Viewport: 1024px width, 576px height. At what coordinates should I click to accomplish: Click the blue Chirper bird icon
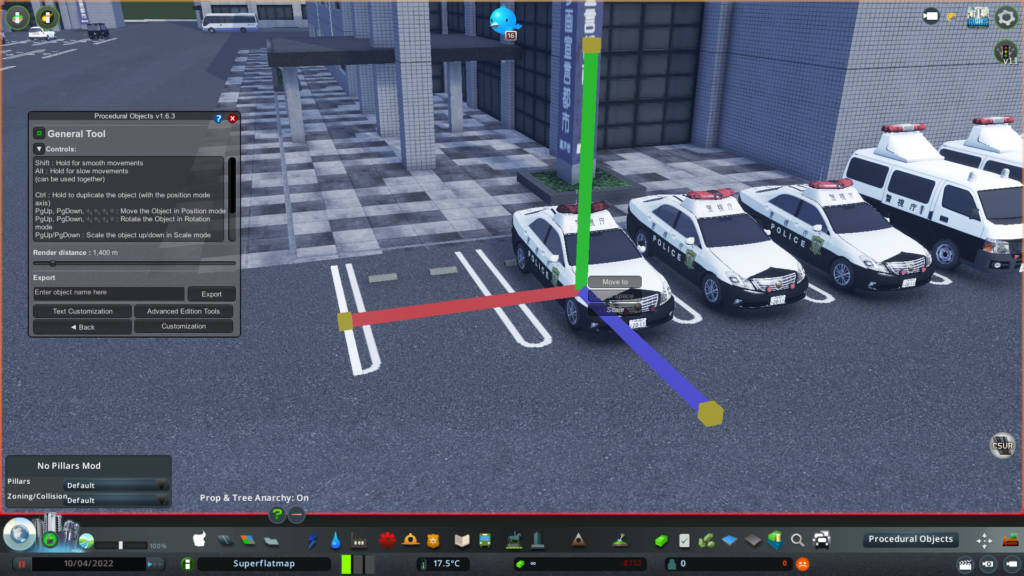click(504, 20)
